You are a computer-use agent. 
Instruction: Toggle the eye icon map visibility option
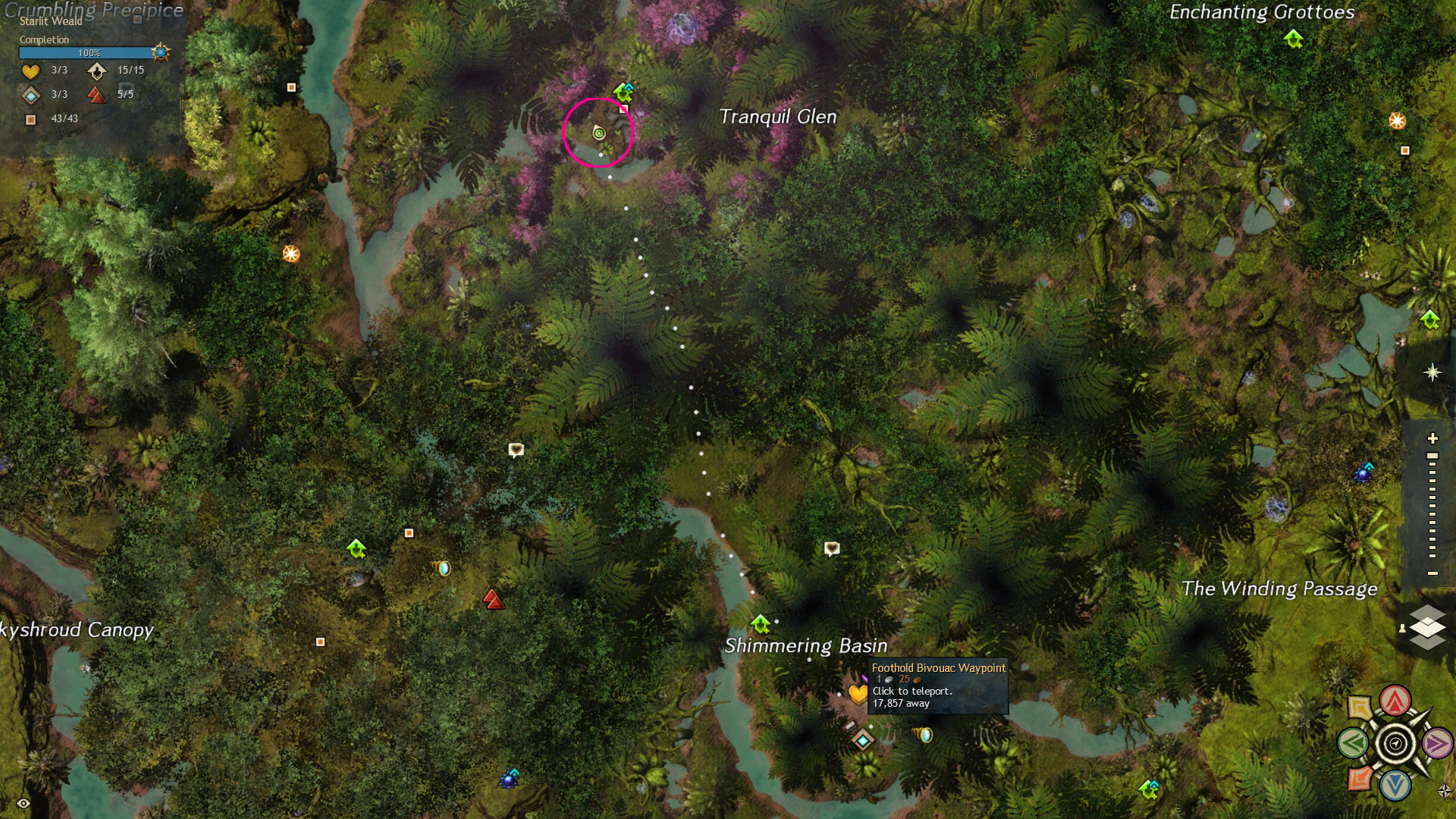[x=24, y=803]
